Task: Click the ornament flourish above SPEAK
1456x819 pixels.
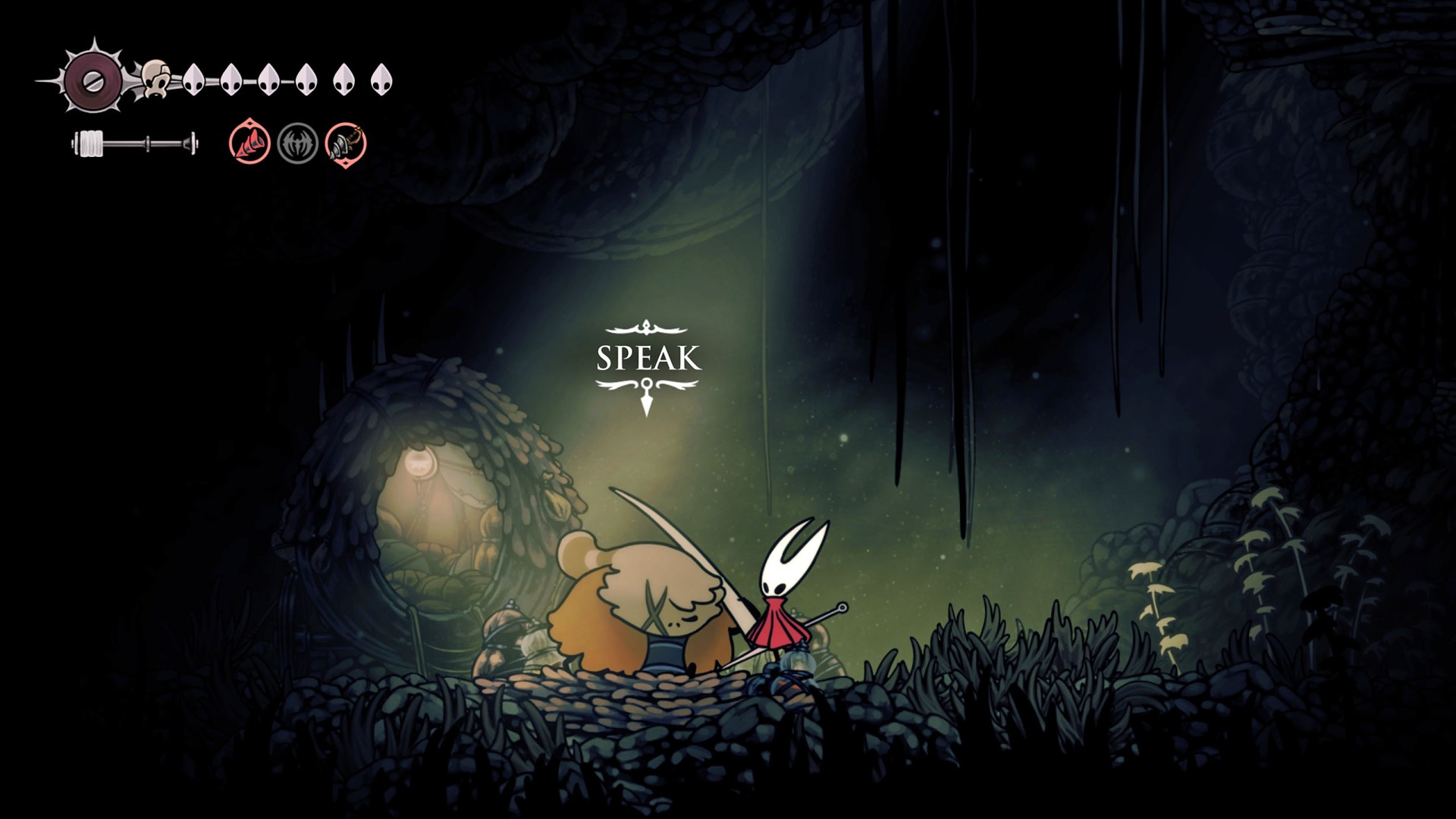Action: (x=646, y=328)
